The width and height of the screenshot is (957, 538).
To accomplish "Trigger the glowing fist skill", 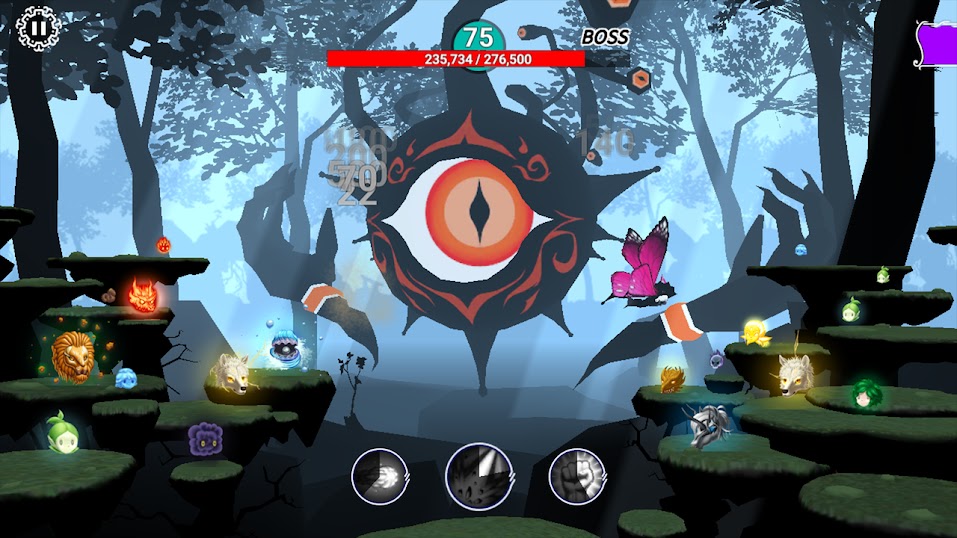I will coord(577,476).
